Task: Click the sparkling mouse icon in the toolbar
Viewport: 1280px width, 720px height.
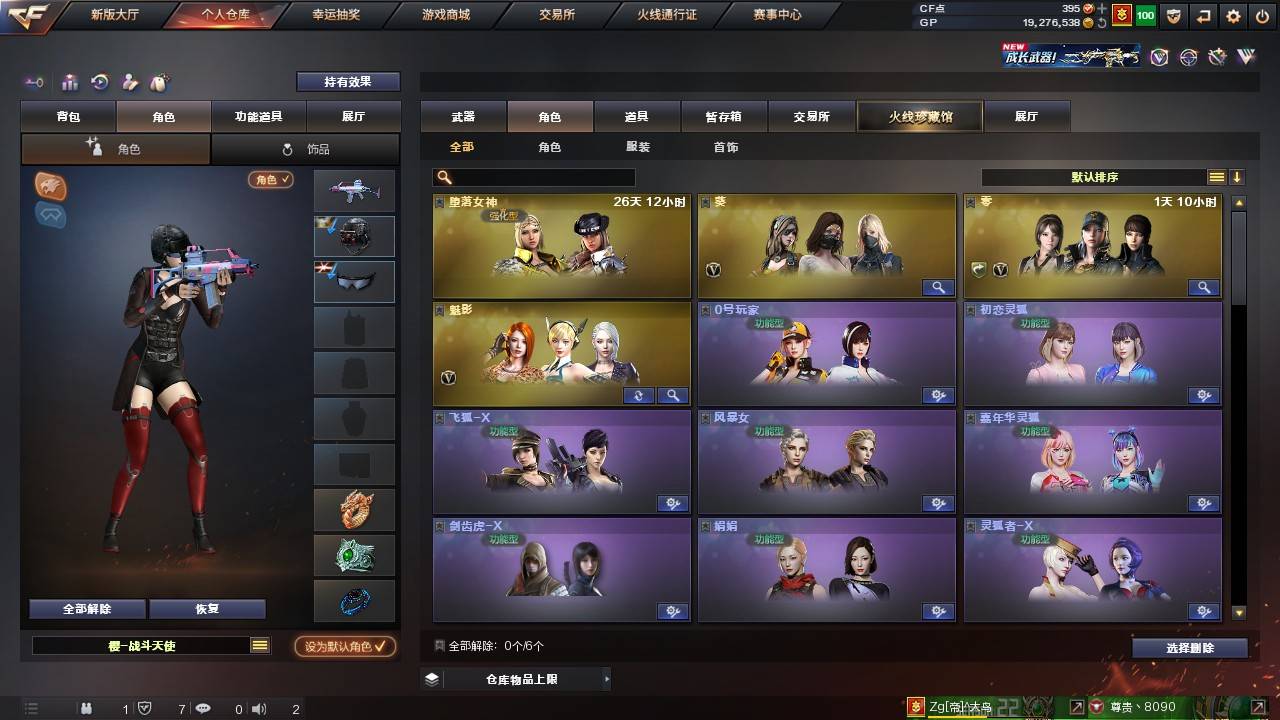Action: (x=158, y=82)
